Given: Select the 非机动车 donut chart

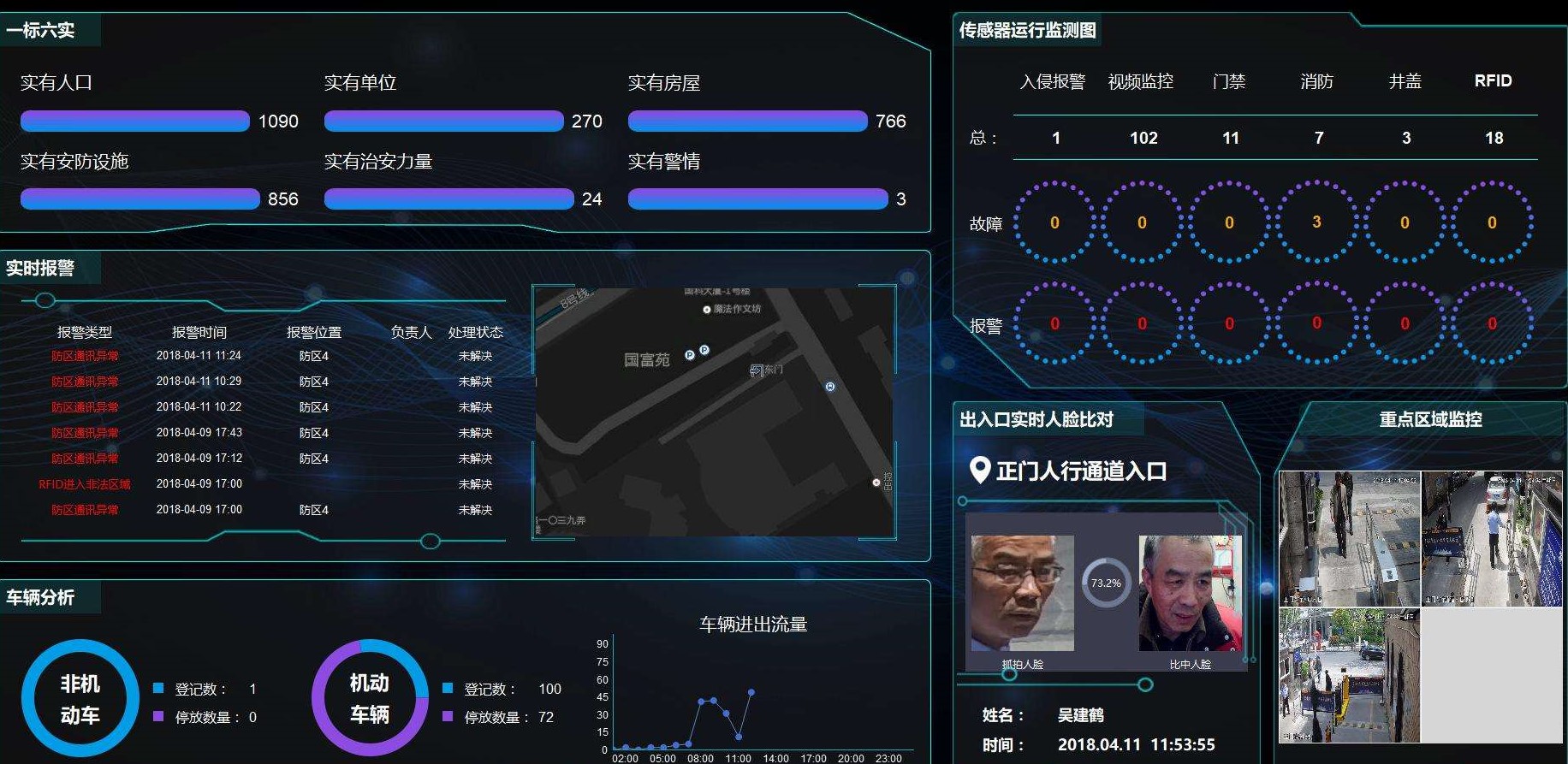Looking at the screenshot, I should (79, 699).
